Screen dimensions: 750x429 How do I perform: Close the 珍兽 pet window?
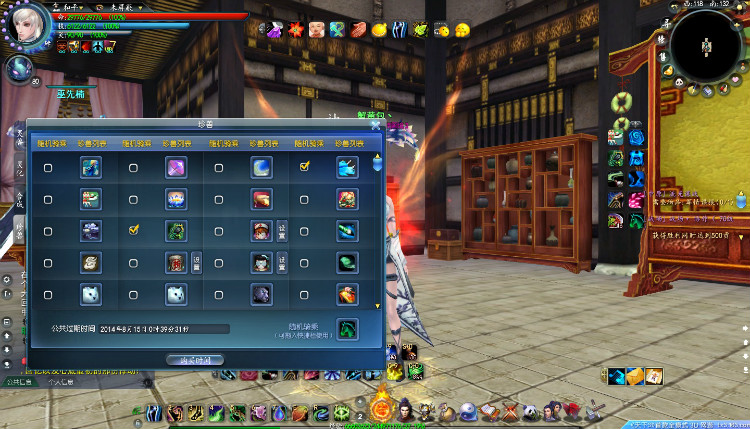[377, 125]
